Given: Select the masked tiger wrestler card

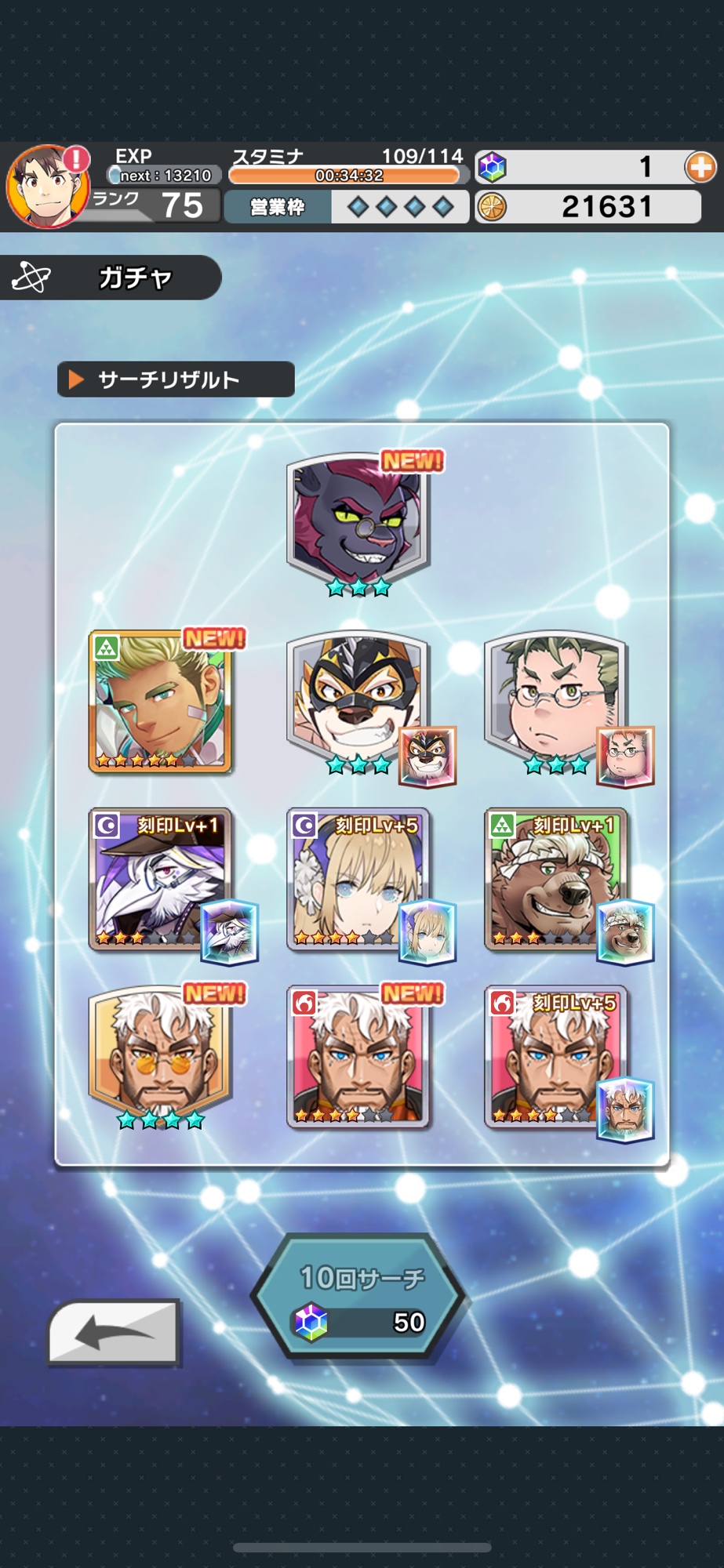Looking at the screenshot, I should point(358,702).
